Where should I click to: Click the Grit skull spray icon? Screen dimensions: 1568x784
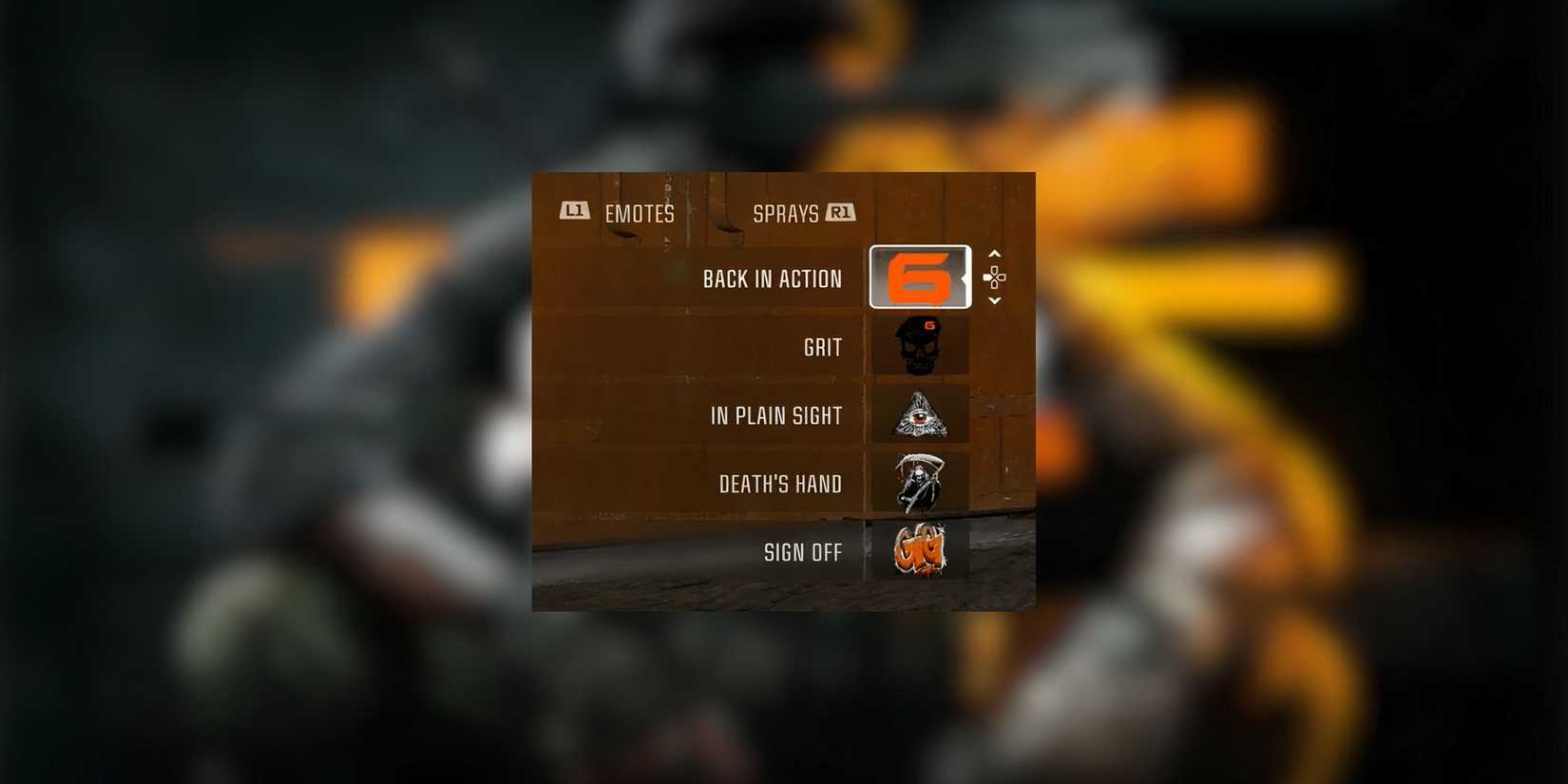pyautogui.click(x=918, y=346)
